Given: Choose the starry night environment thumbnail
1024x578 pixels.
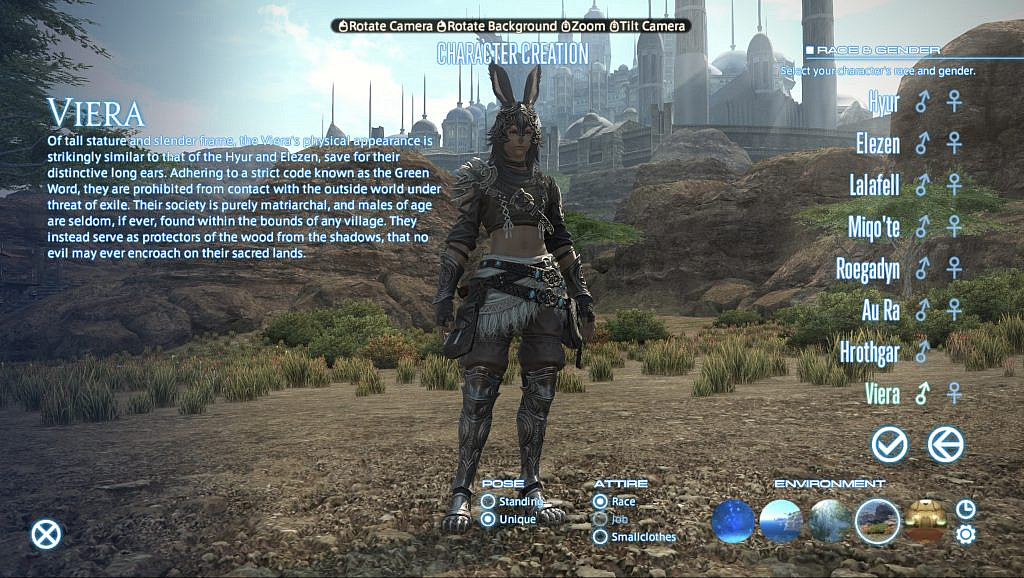Looking at the screenshot, I should 733,521.
